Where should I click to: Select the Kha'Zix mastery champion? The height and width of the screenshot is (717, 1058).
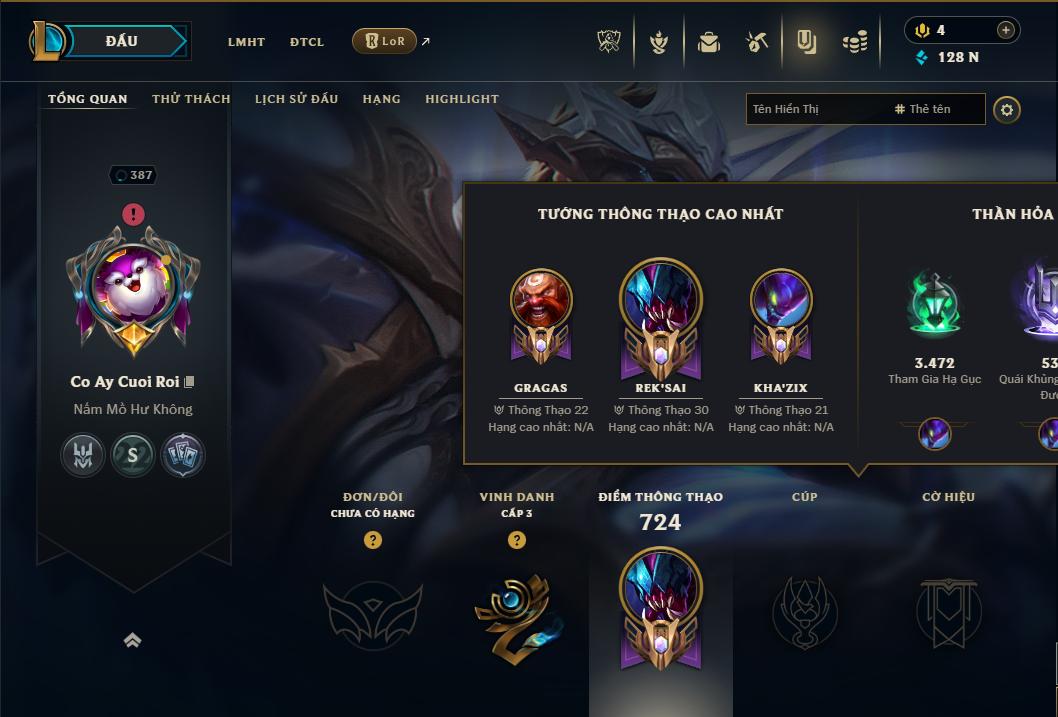781,315
